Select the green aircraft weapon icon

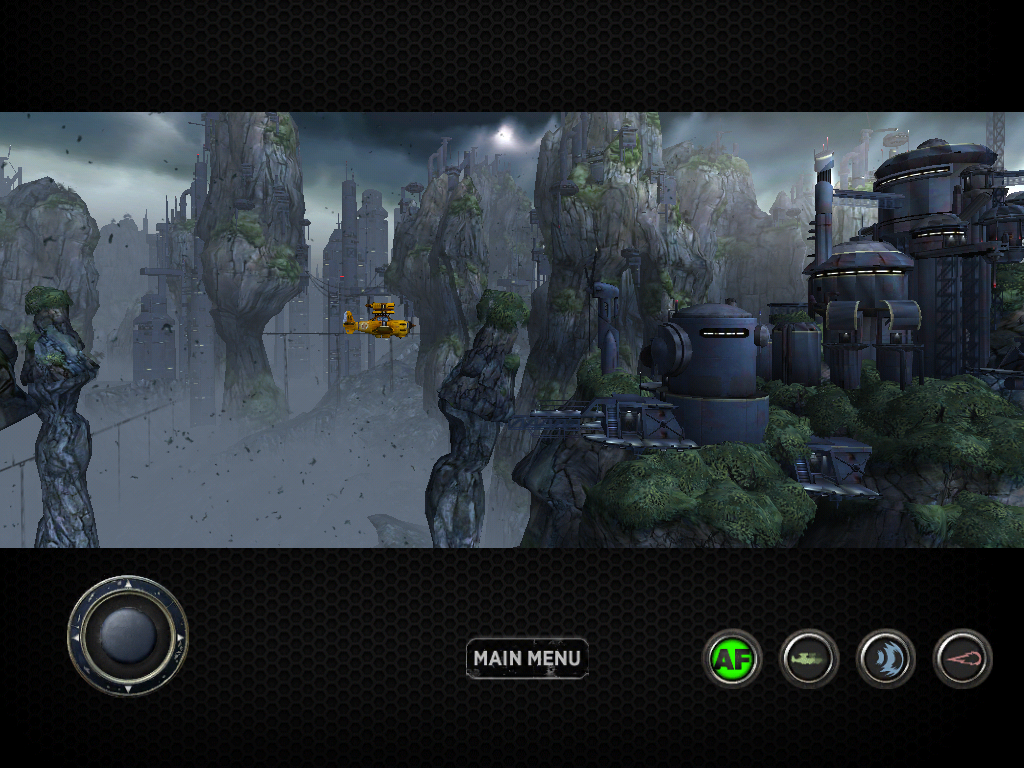(809, 659)
